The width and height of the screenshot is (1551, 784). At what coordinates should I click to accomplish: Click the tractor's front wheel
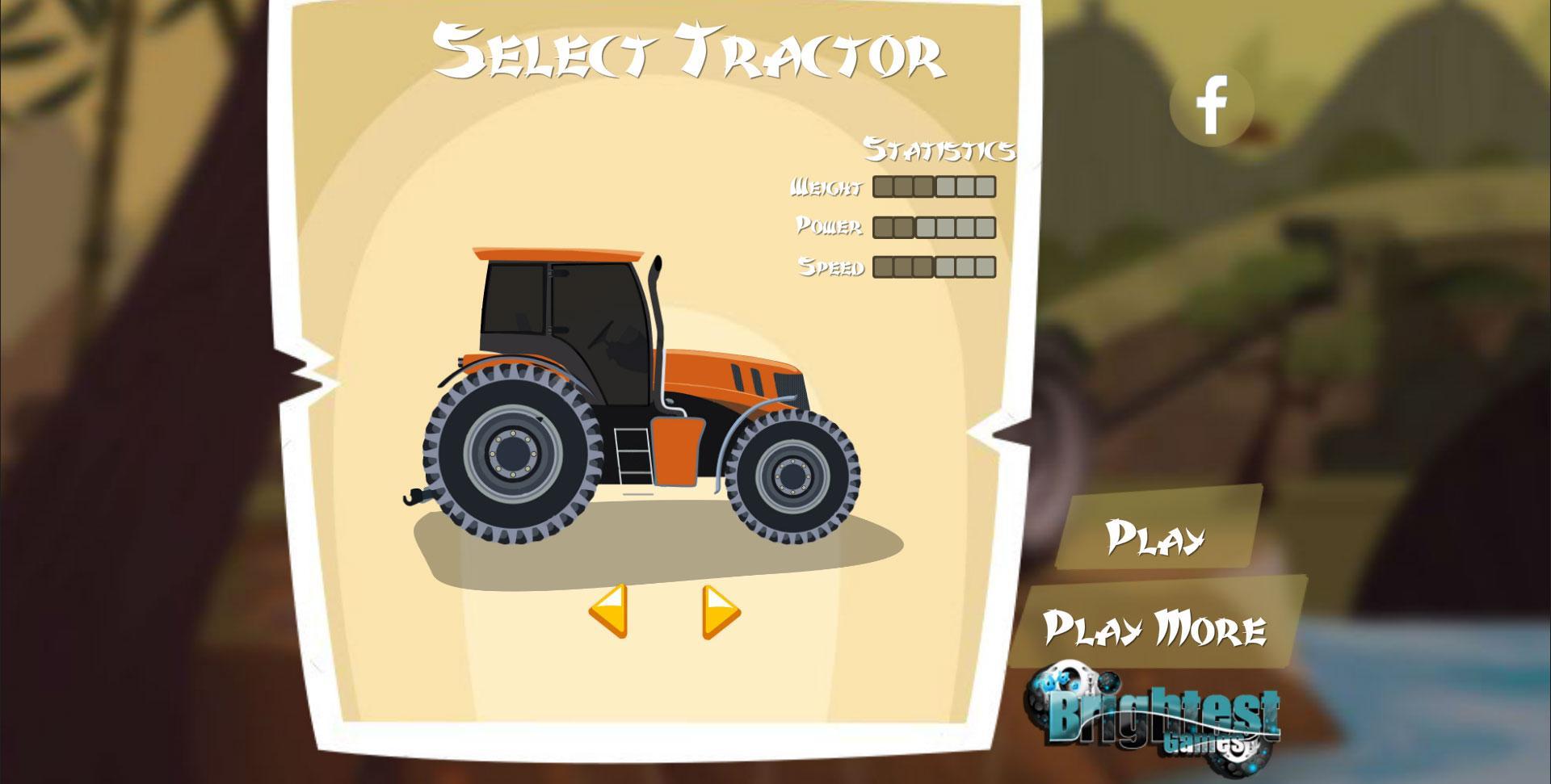[792, 475]
